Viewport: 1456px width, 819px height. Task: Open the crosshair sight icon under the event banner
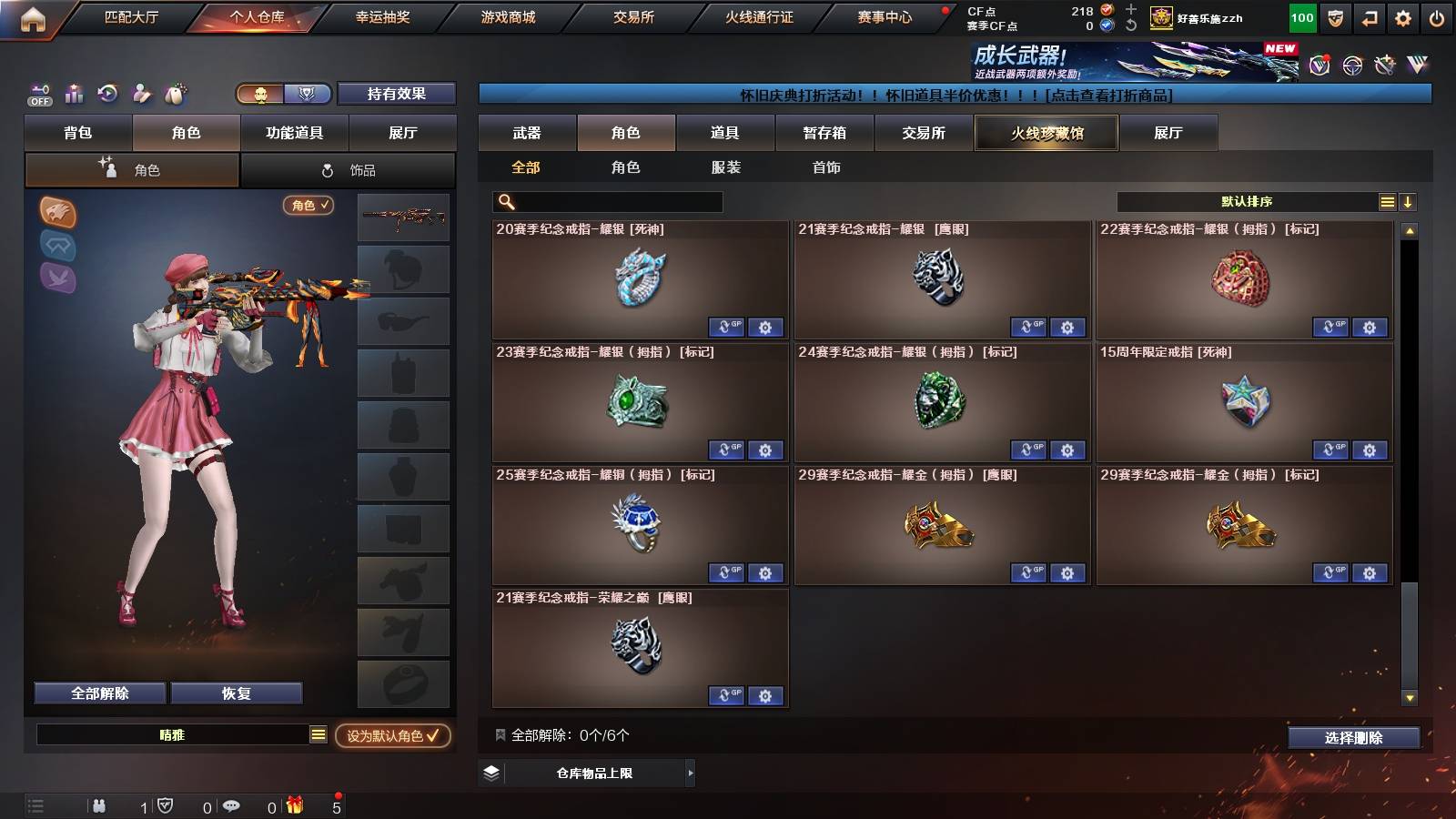tap(1352, 65)
